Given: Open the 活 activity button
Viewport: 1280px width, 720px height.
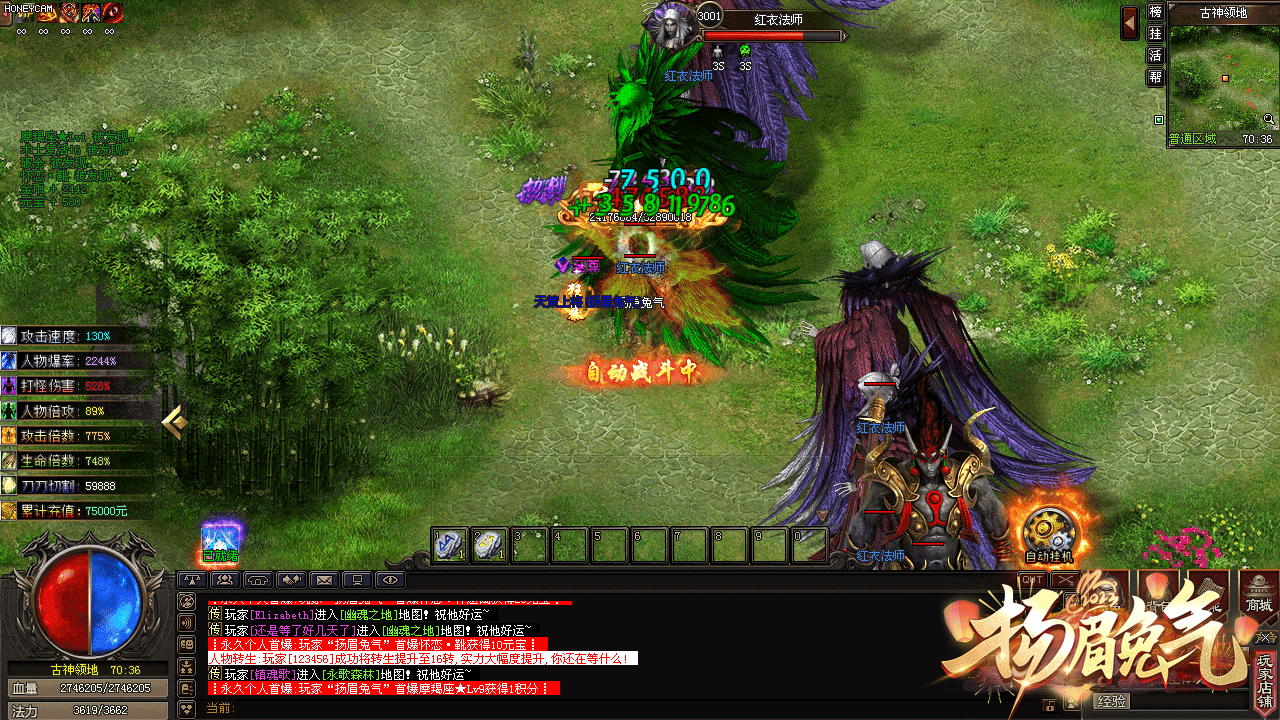Looking at the screenshot, I should click(1155, 56).
